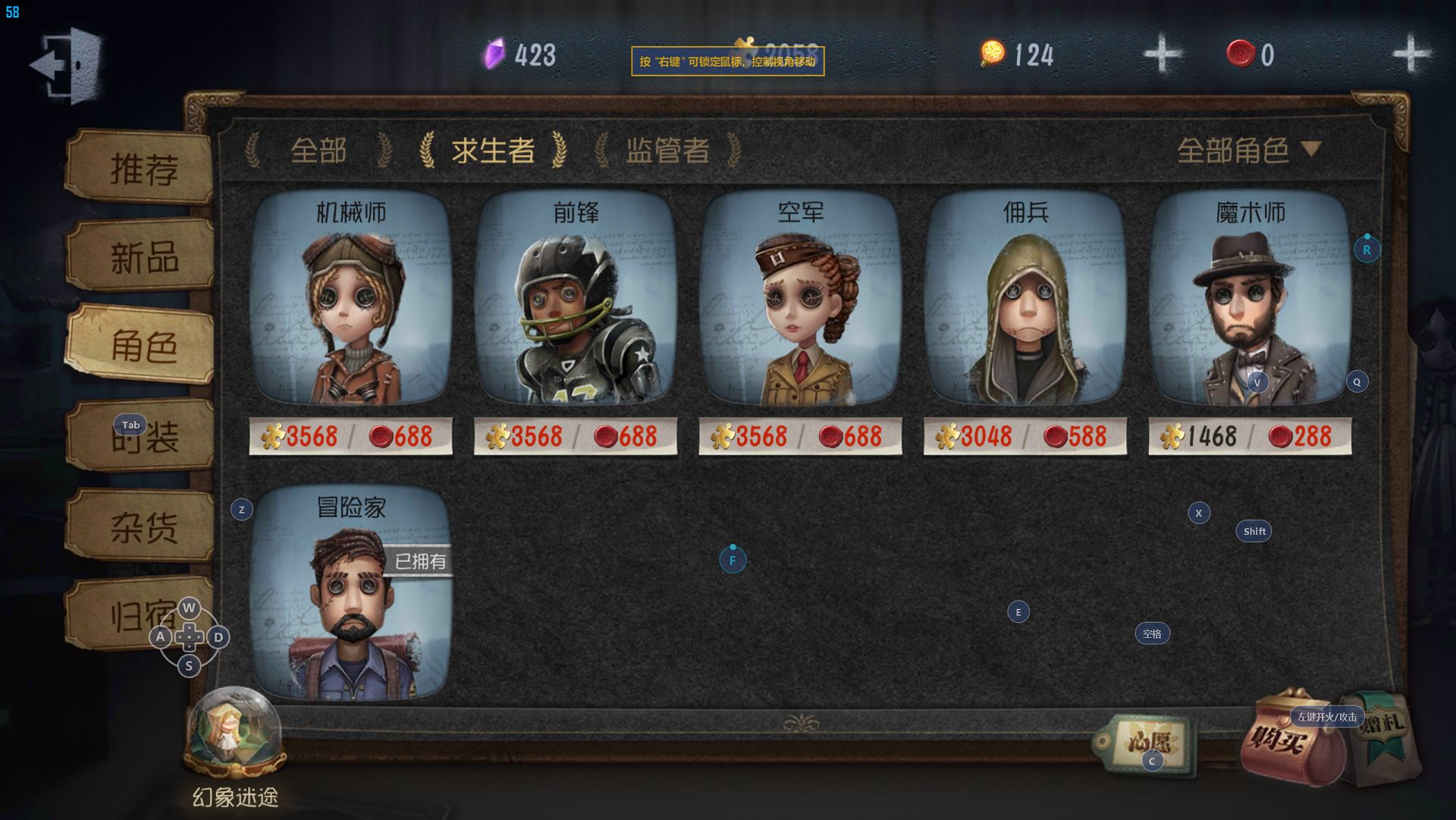Add more lightbulb currency with plus button
The width and height of the screenshot is (1456, 820).
point(1162,54)
